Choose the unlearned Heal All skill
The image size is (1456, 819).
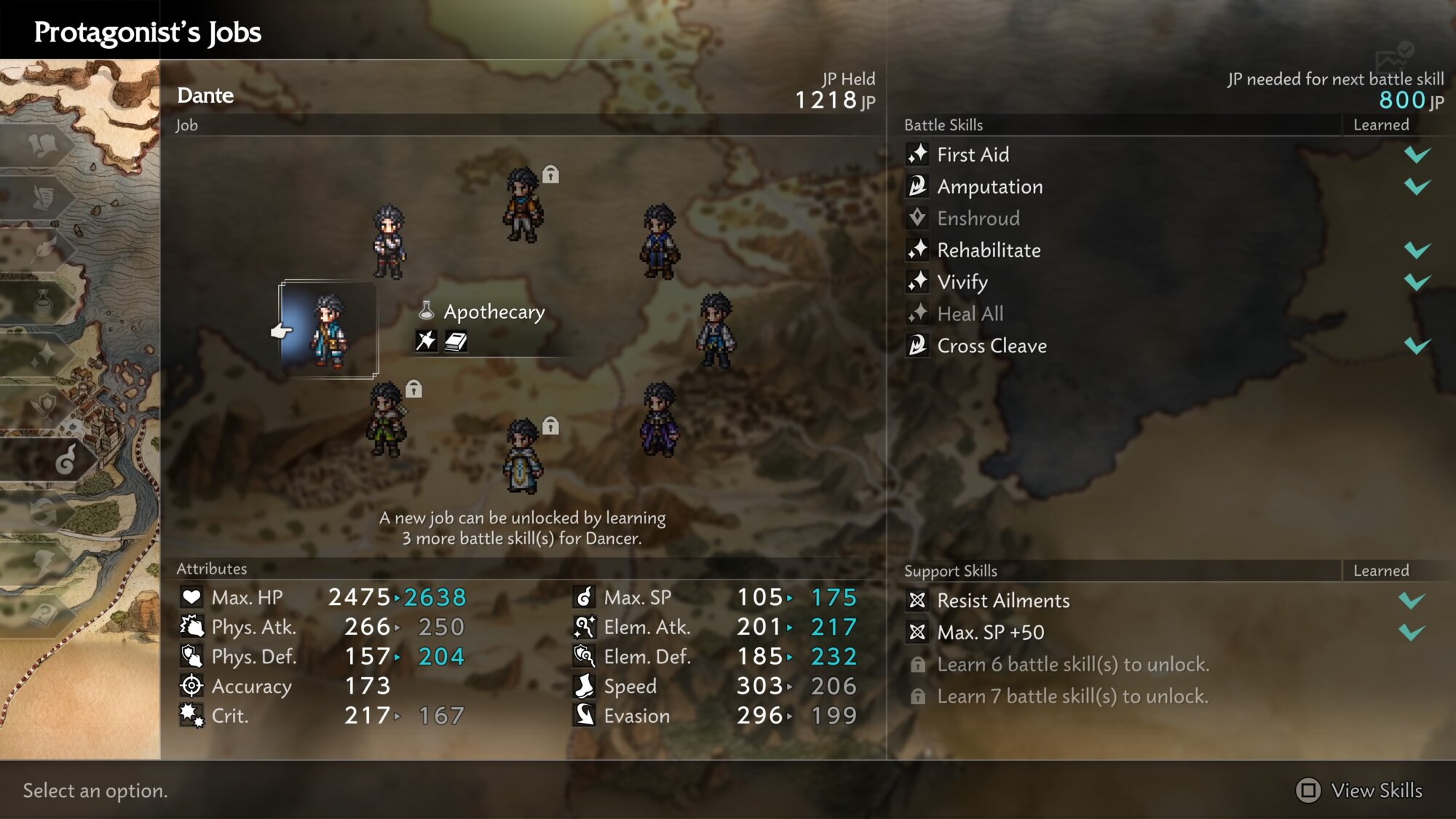tap(970, 314)
